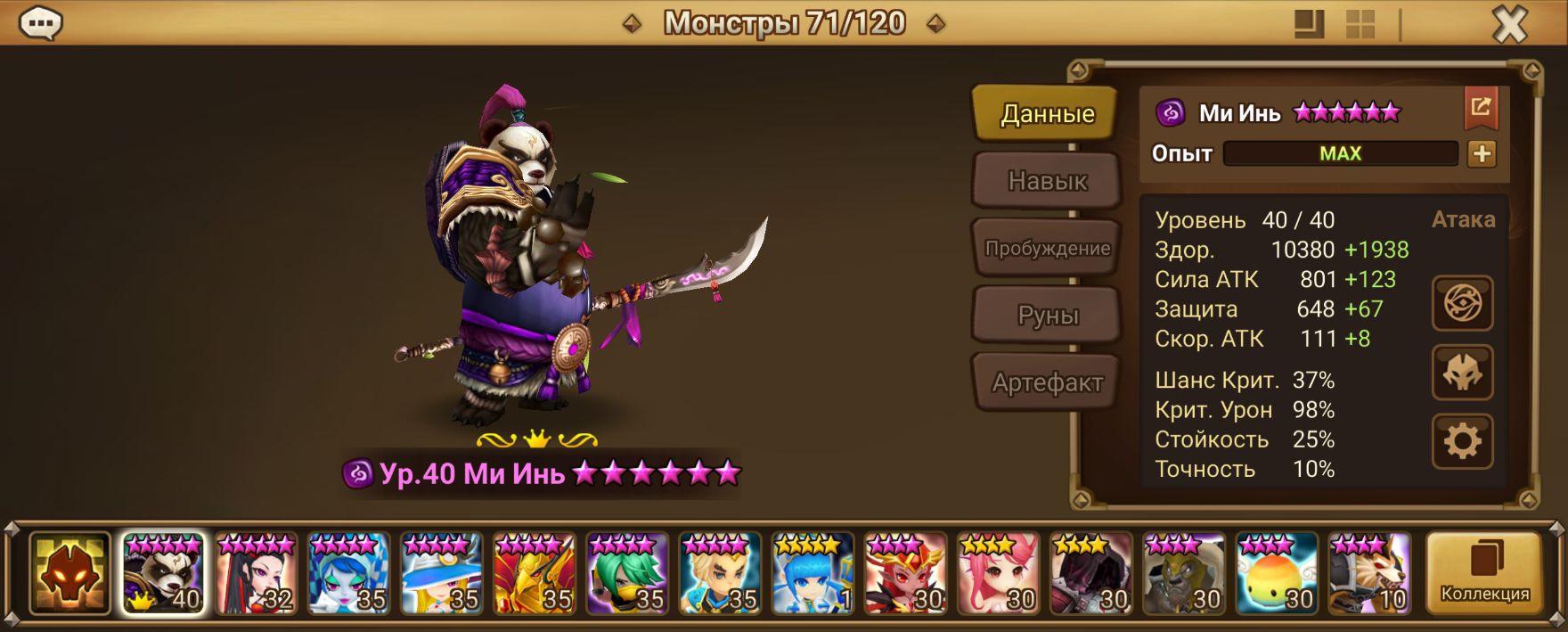
Task: Close the monsters screen
Action: [1509, 25]
